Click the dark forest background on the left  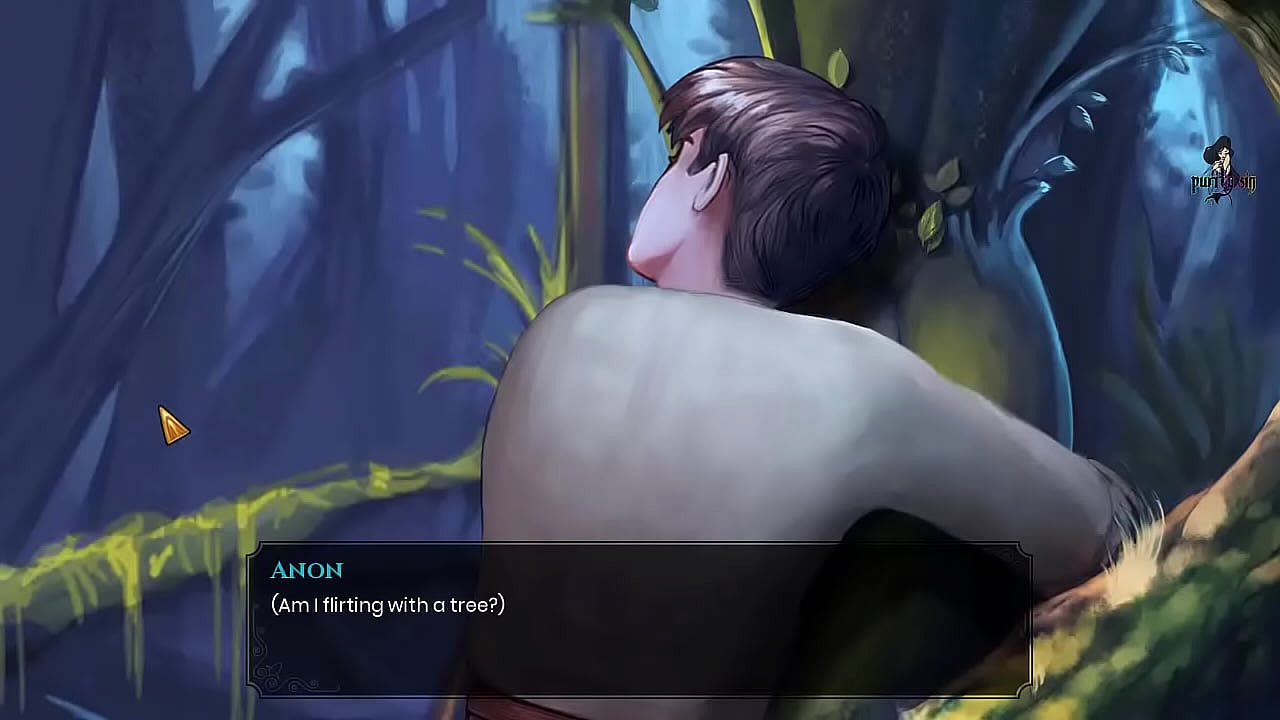tap(80, 250)
